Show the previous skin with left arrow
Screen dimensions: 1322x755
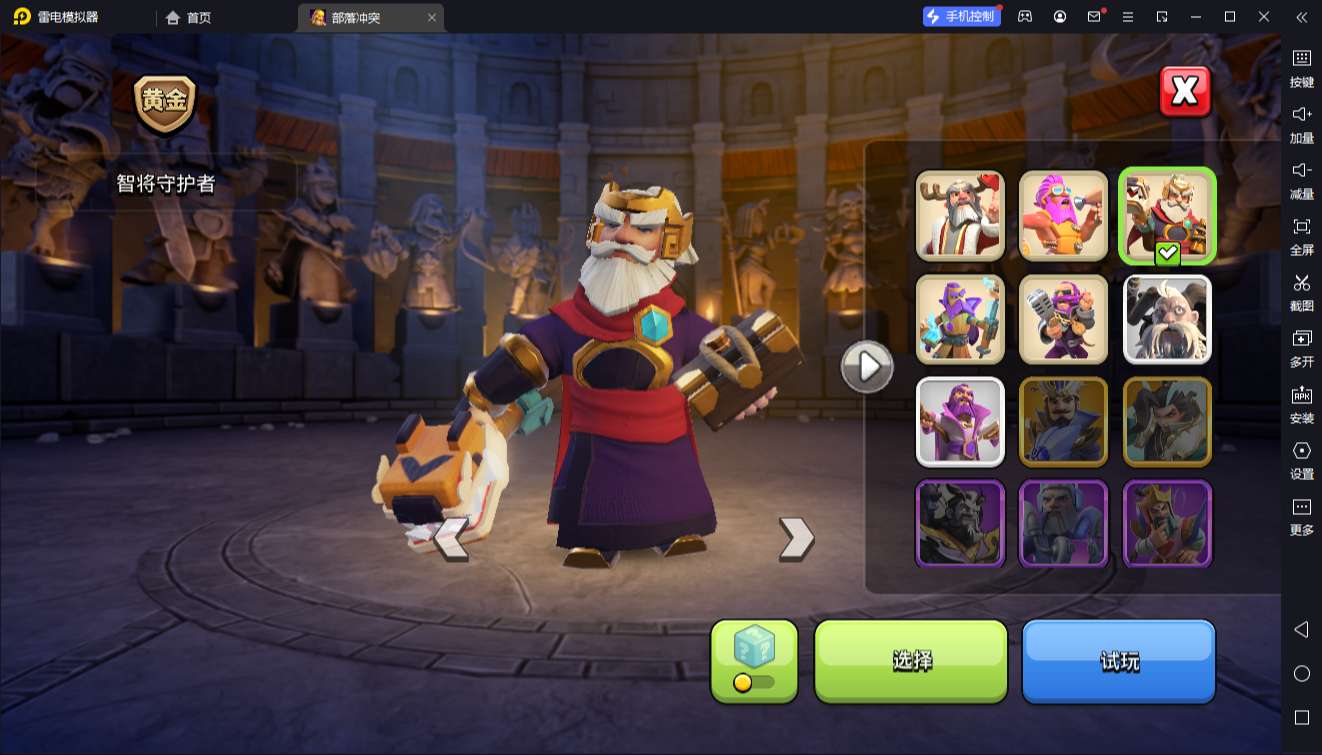tap(451, 538)
